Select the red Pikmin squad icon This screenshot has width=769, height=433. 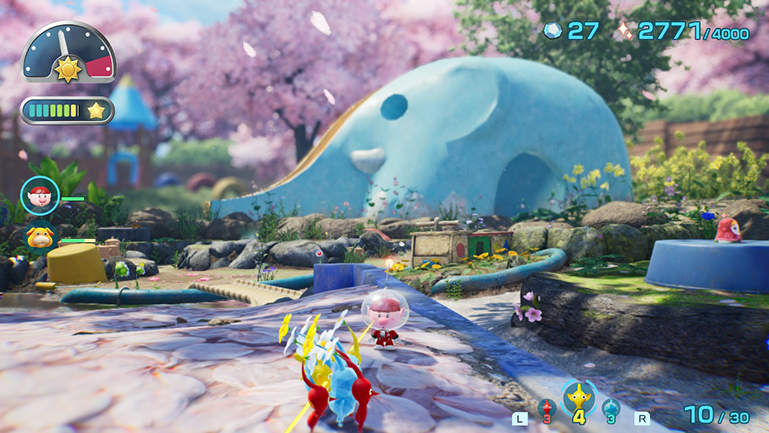pyautogui.click(x=546, y=407)
